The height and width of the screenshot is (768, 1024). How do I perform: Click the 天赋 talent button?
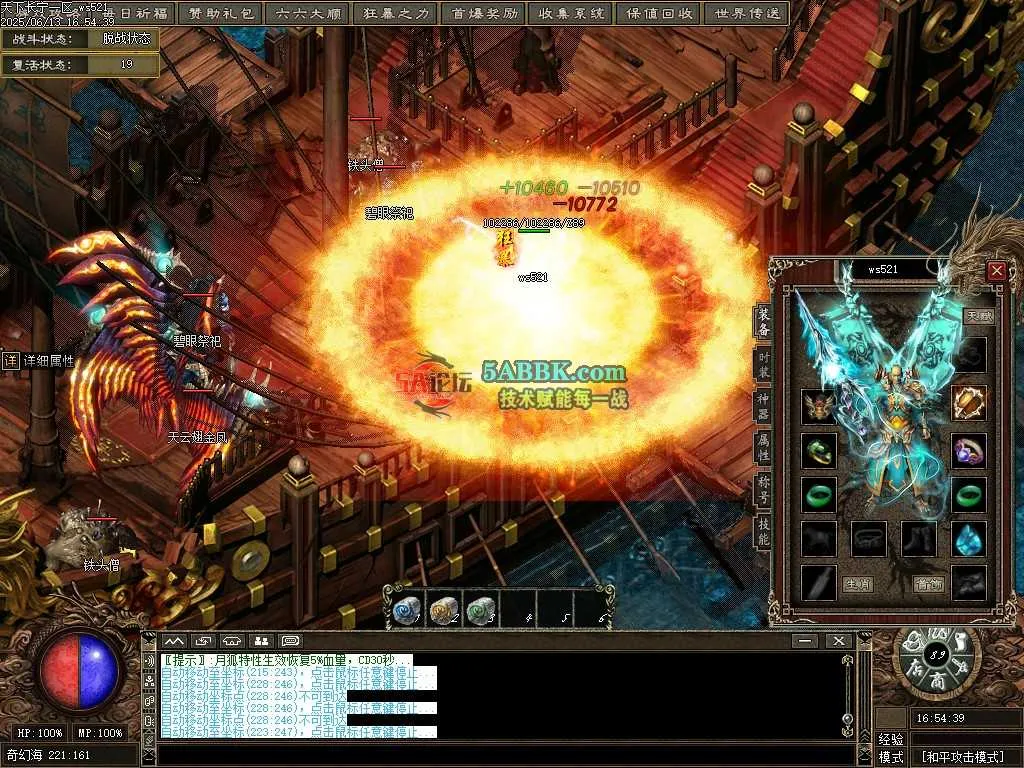pos(978,316)
